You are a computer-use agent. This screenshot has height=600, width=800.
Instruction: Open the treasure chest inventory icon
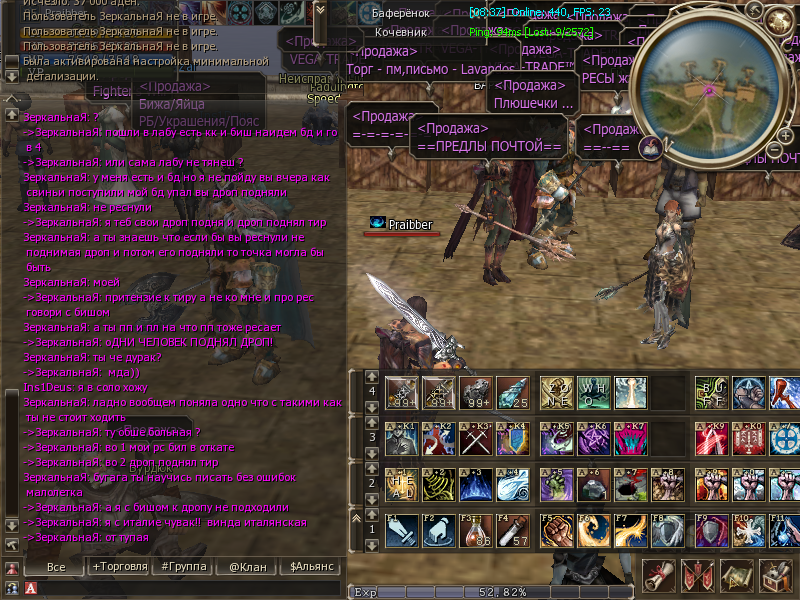click(x=777, y=577)
